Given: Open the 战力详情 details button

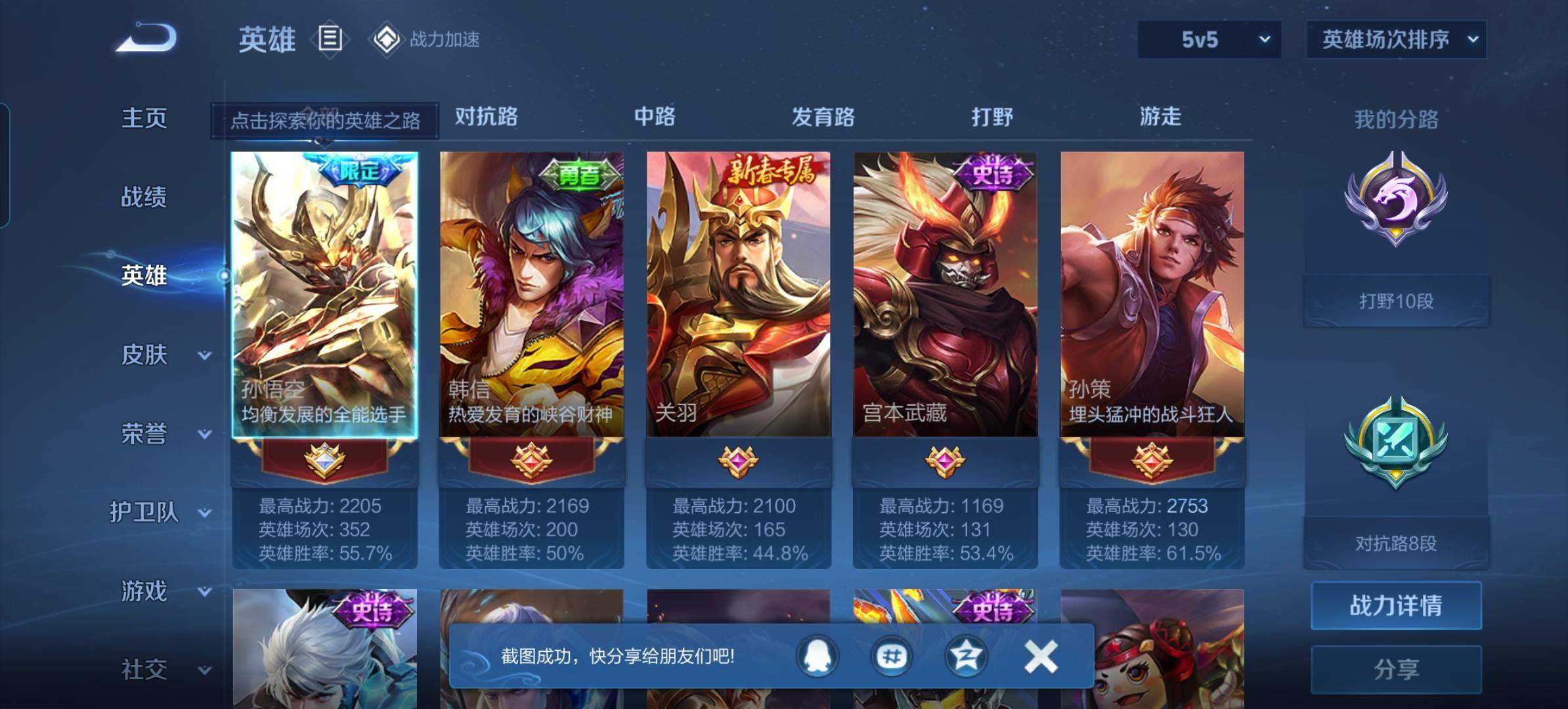Looking at the screenshot, I should coord(1396,605).
